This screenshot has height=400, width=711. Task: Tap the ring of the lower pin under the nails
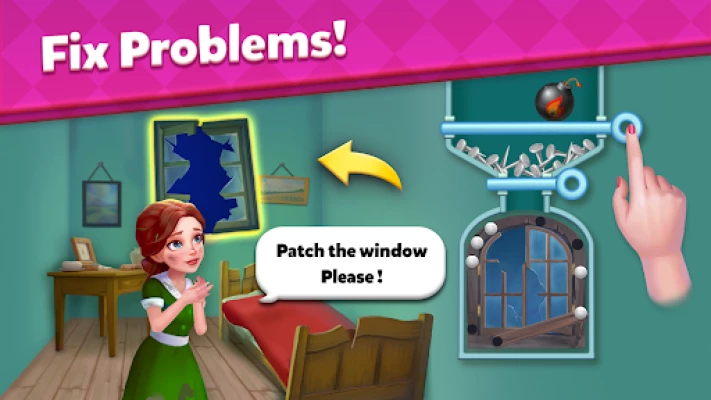click(571, 183)
